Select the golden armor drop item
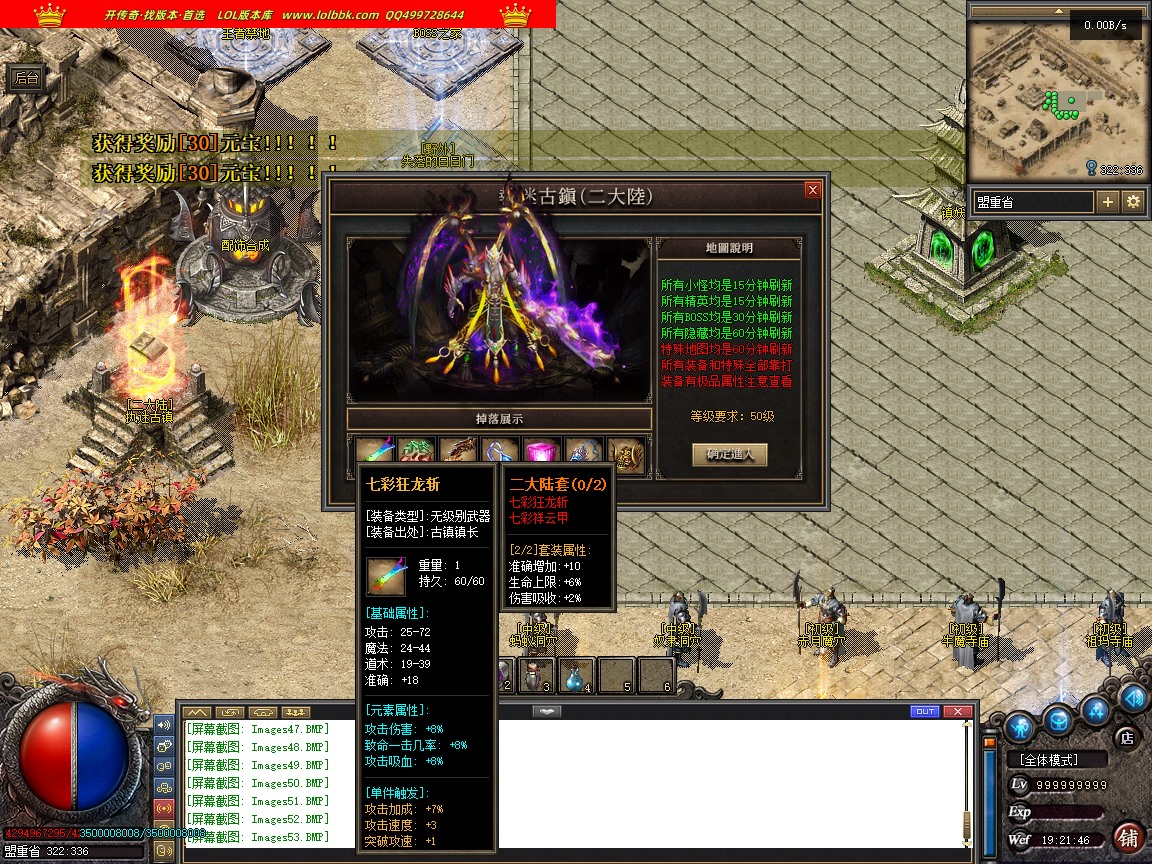The width and height of the screenshot is (1152, 864). click(625, 453)
